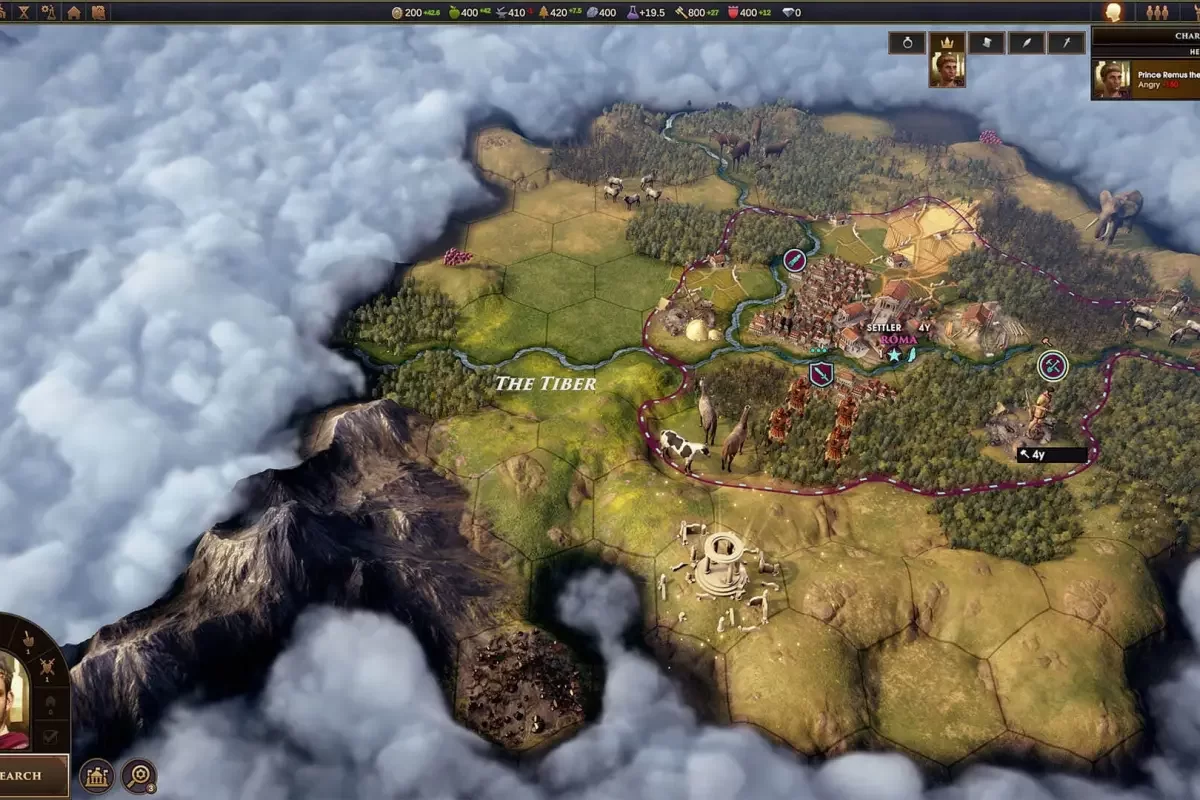Click the house icon in the top bar
This screenshot has width=1200, height=800.
pyautogui.click(x=74, y=12)
